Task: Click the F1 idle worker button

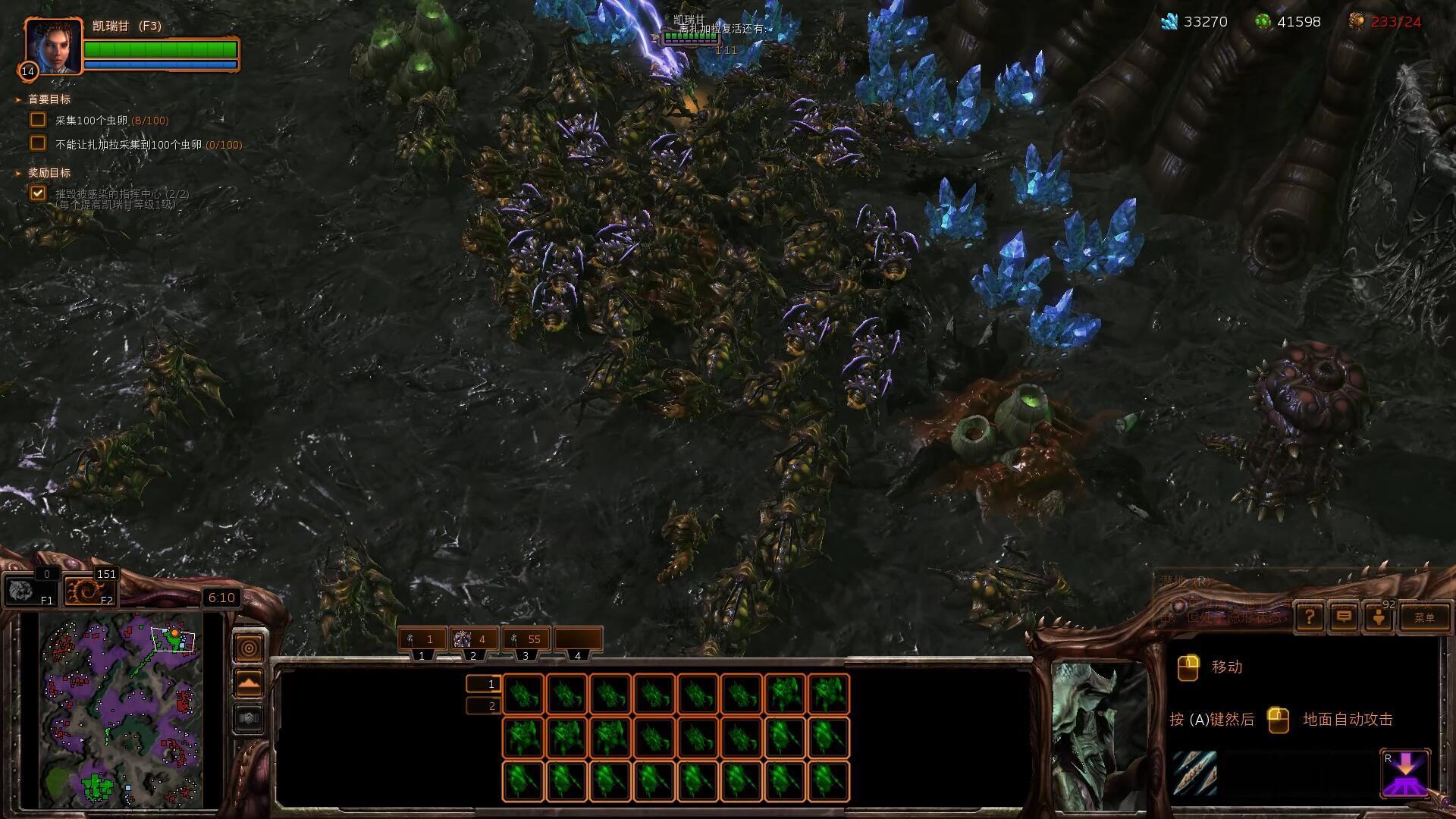Action: click(x=30, y=590)
